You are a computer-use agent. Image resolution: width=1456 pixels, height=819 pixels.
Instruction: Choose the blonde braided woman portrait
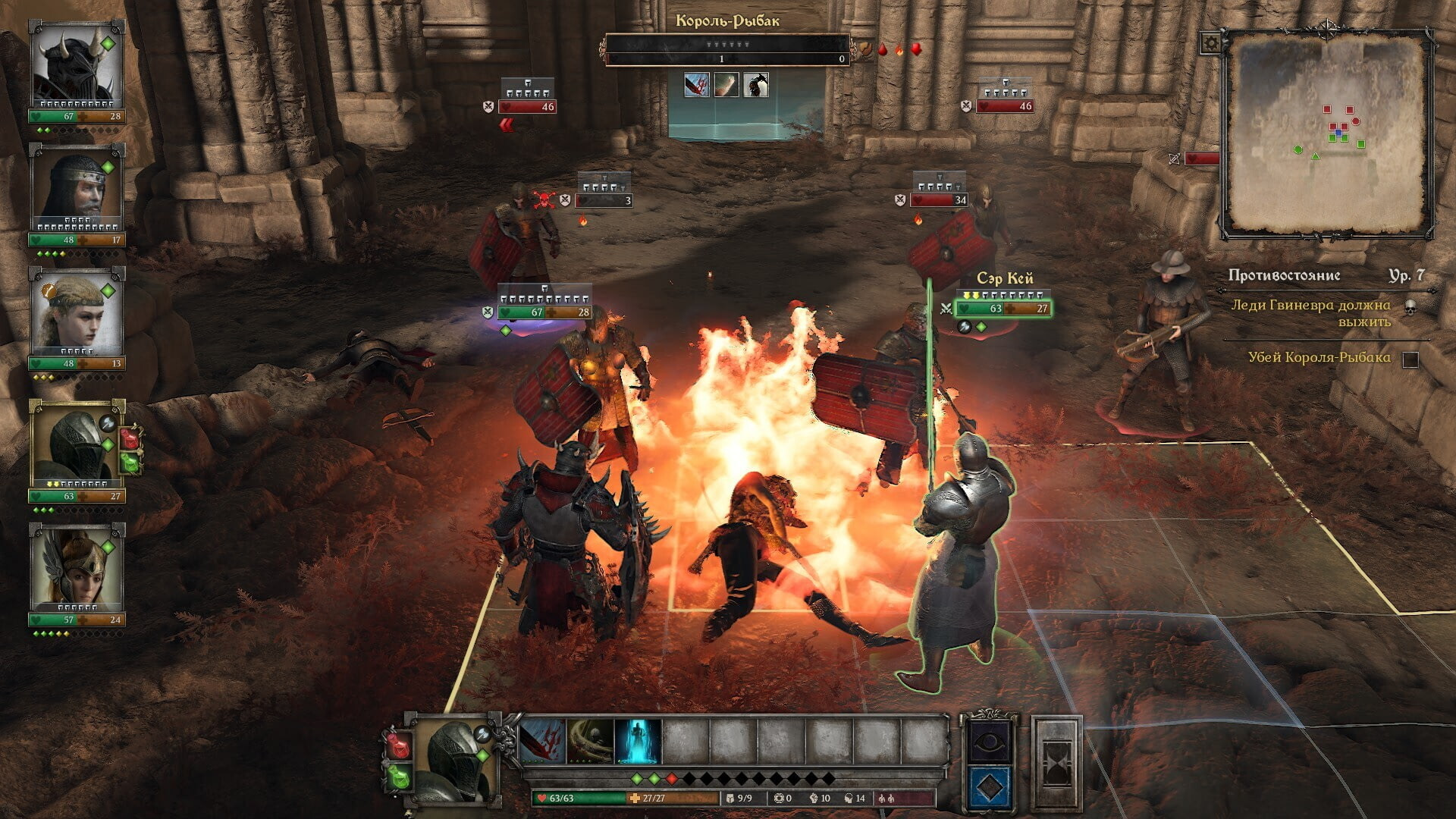(x=76, y=309)
